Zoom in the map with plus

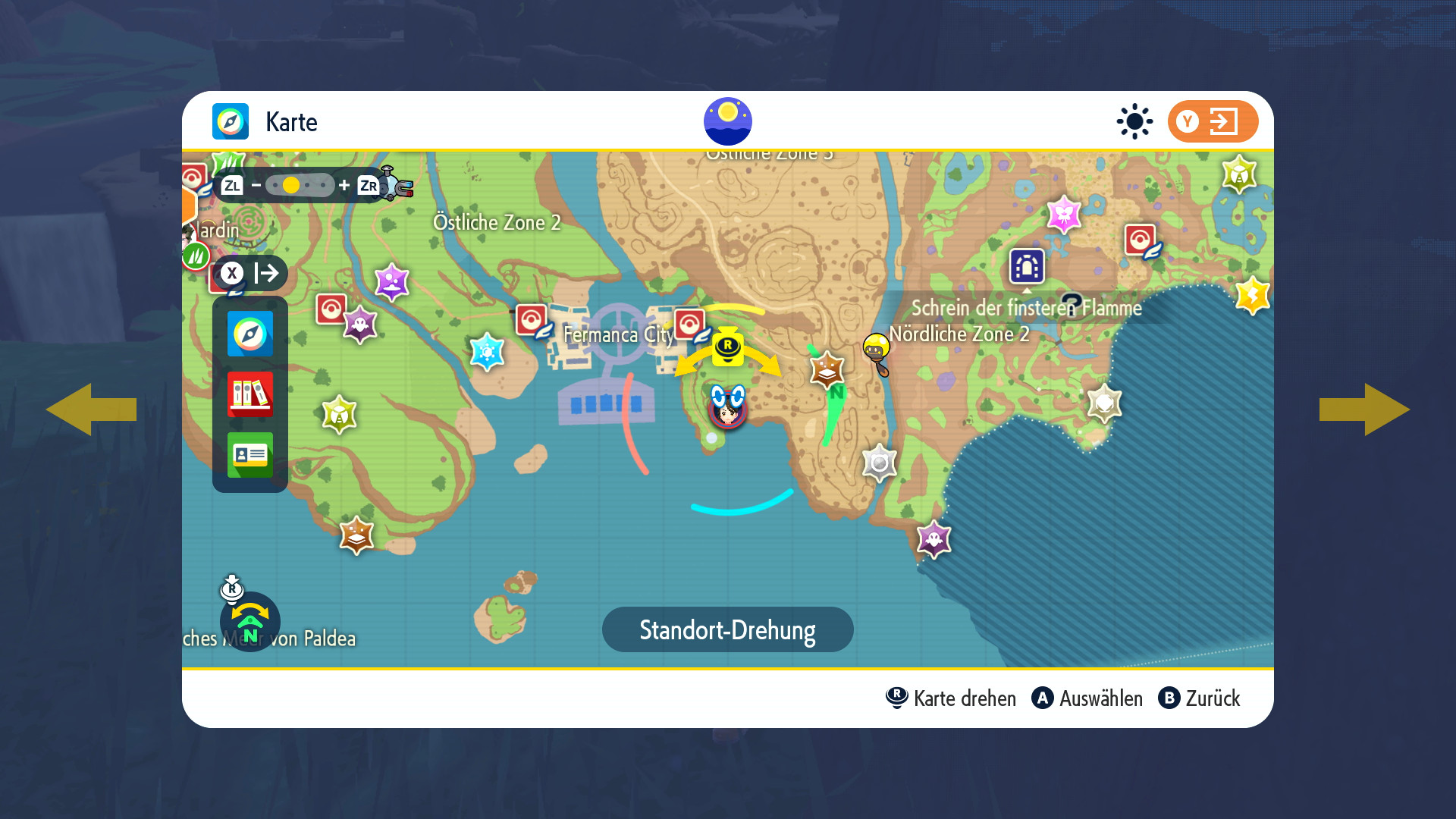click(x=344, y=185)
